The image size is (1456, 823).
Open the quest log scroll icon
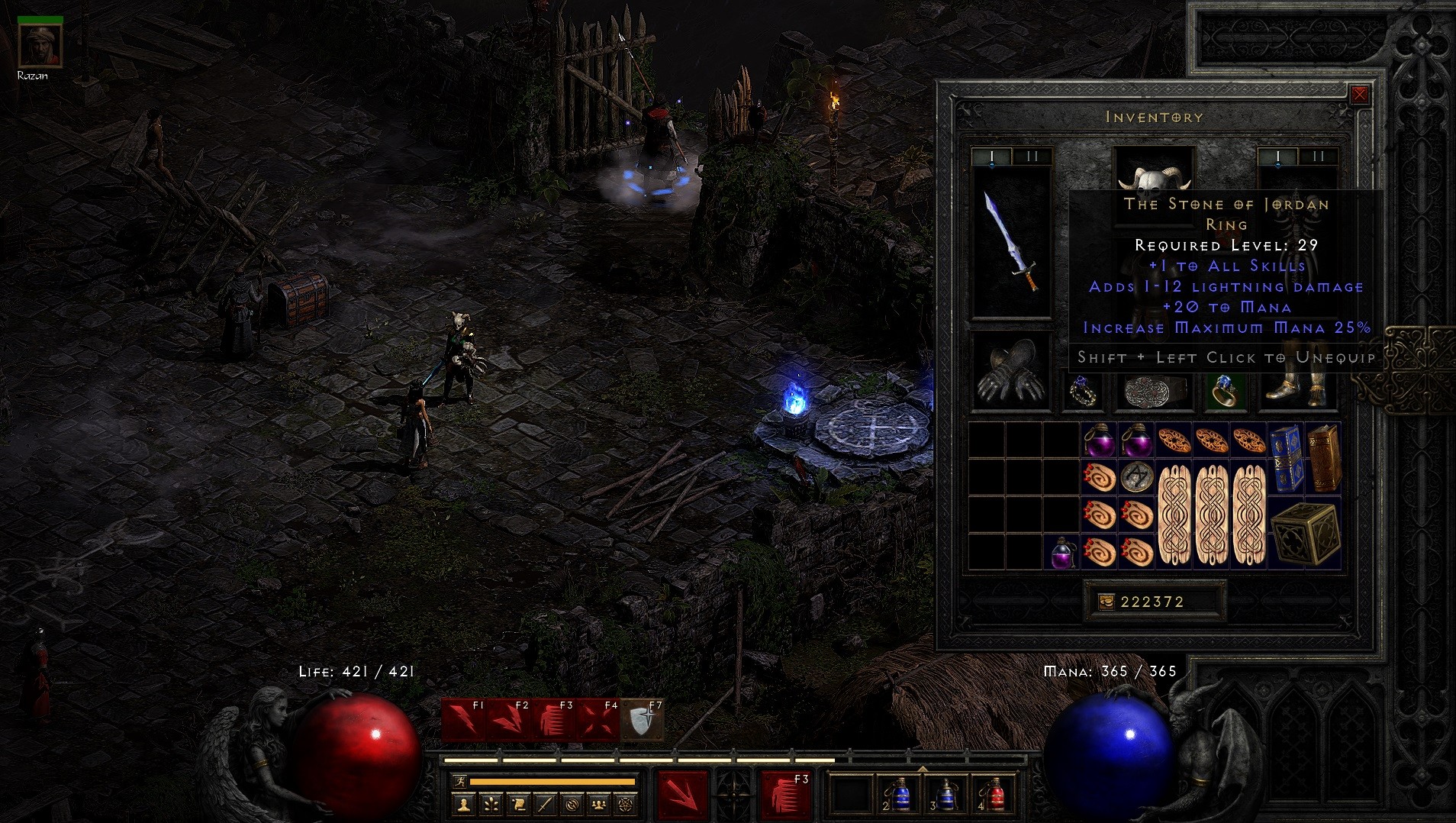[518, 804]
